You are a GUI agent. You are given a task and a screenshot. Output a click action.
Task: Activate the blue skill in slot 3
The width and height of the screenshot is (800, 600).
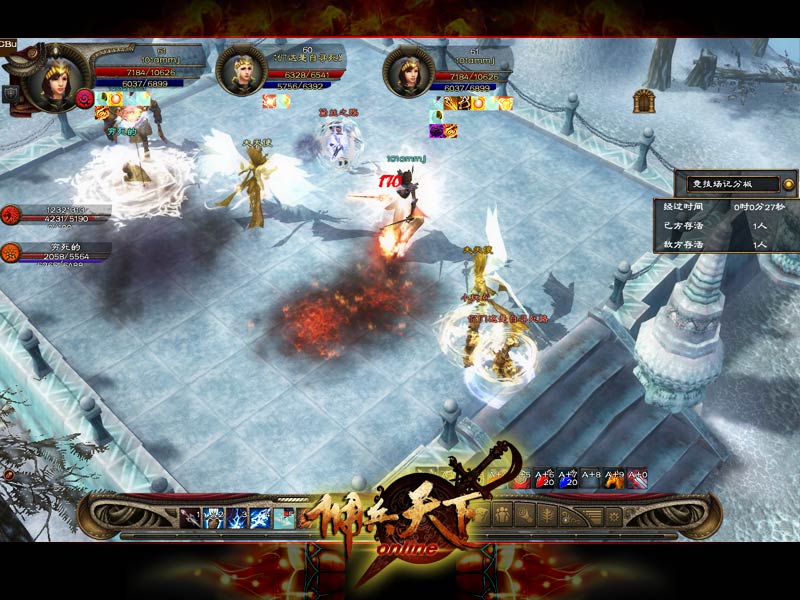[237, 516]
